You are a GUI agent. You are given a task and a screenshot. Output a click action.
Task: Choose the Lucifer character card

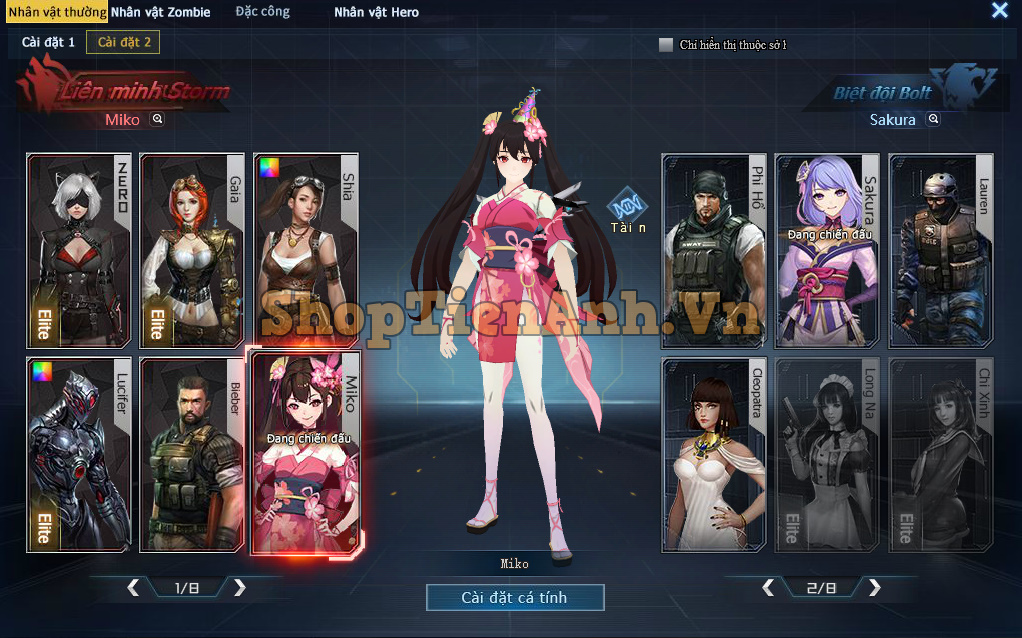78,455
